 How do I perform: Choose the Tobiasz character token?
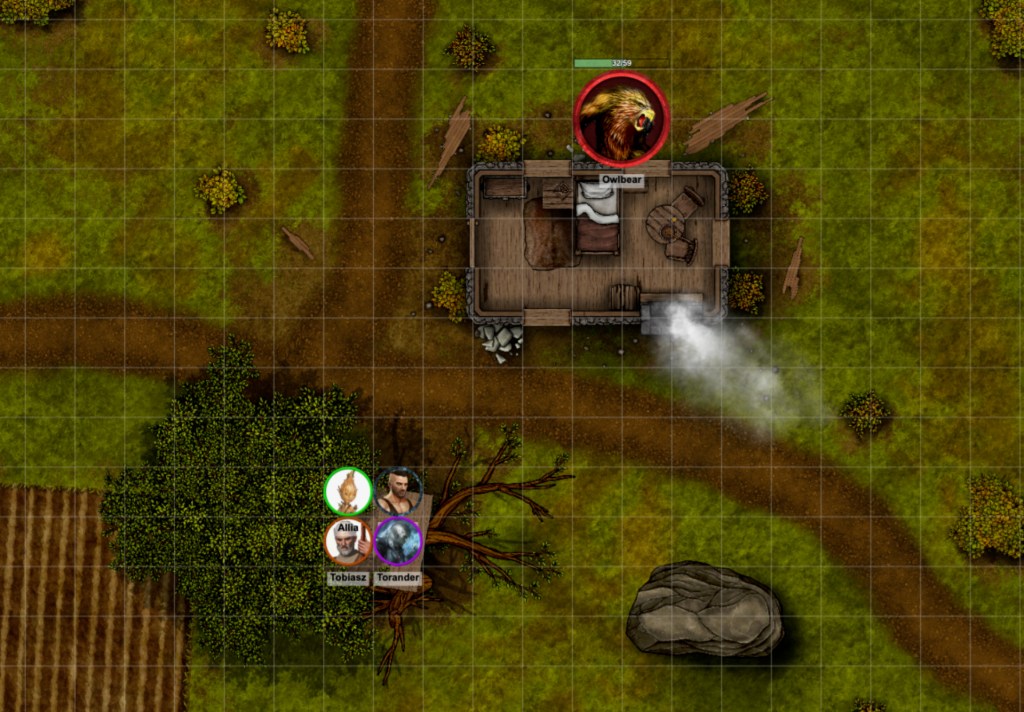click(x=348, y=542)
